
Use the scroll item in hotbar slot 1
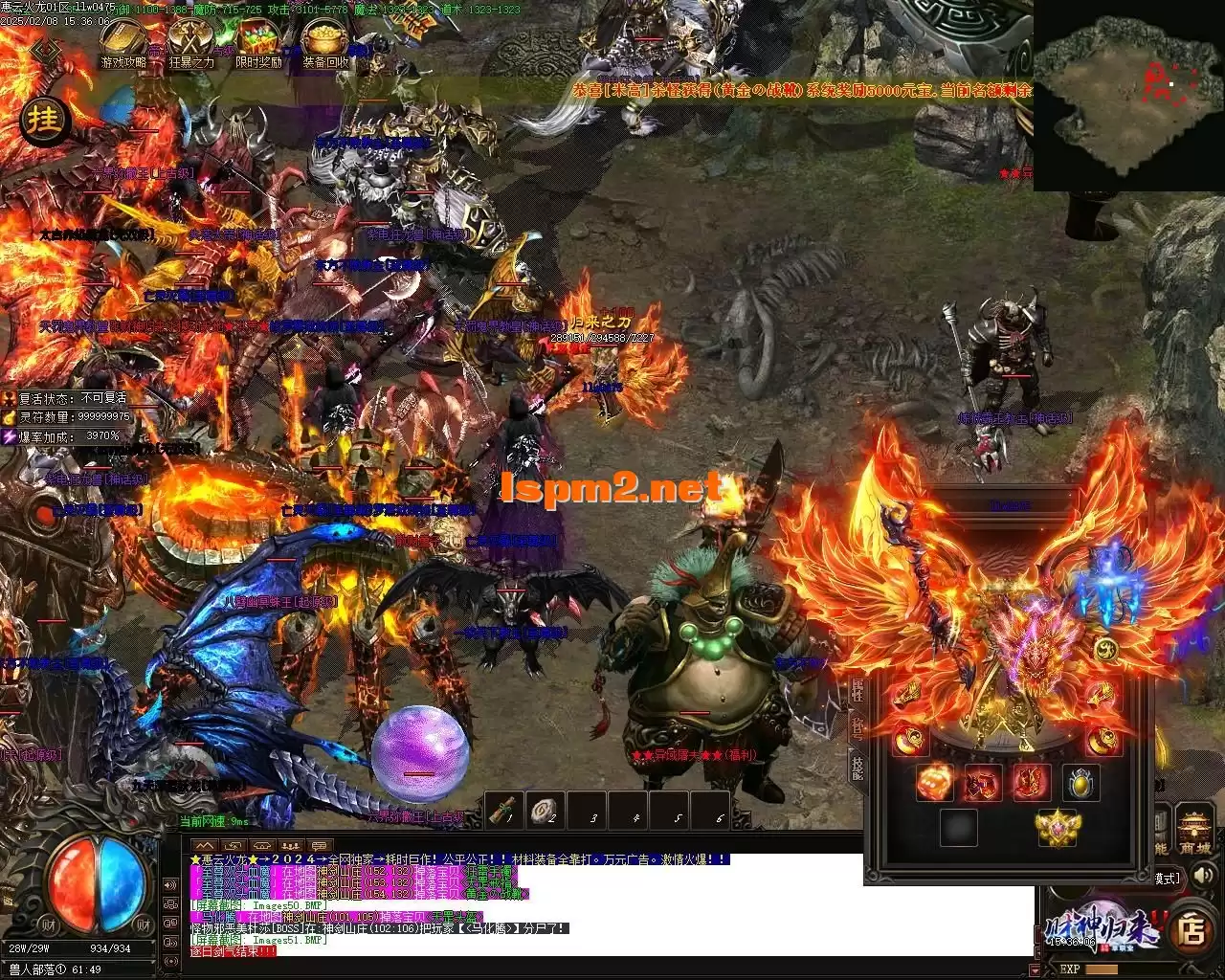[504, 811]
